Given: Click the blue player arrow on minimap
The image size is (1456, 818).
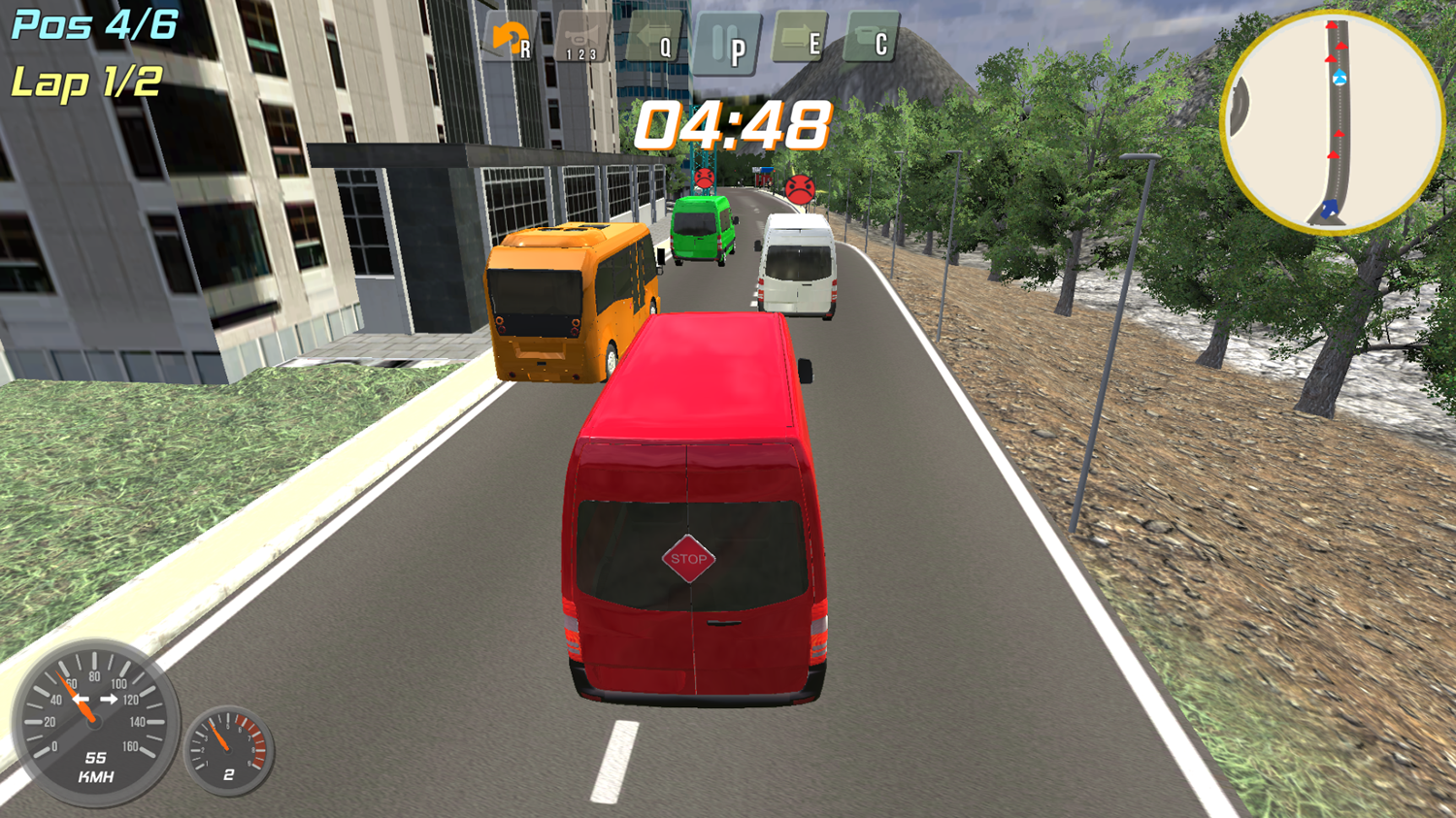Looking at the screenshot, I should pos(1339,76).
